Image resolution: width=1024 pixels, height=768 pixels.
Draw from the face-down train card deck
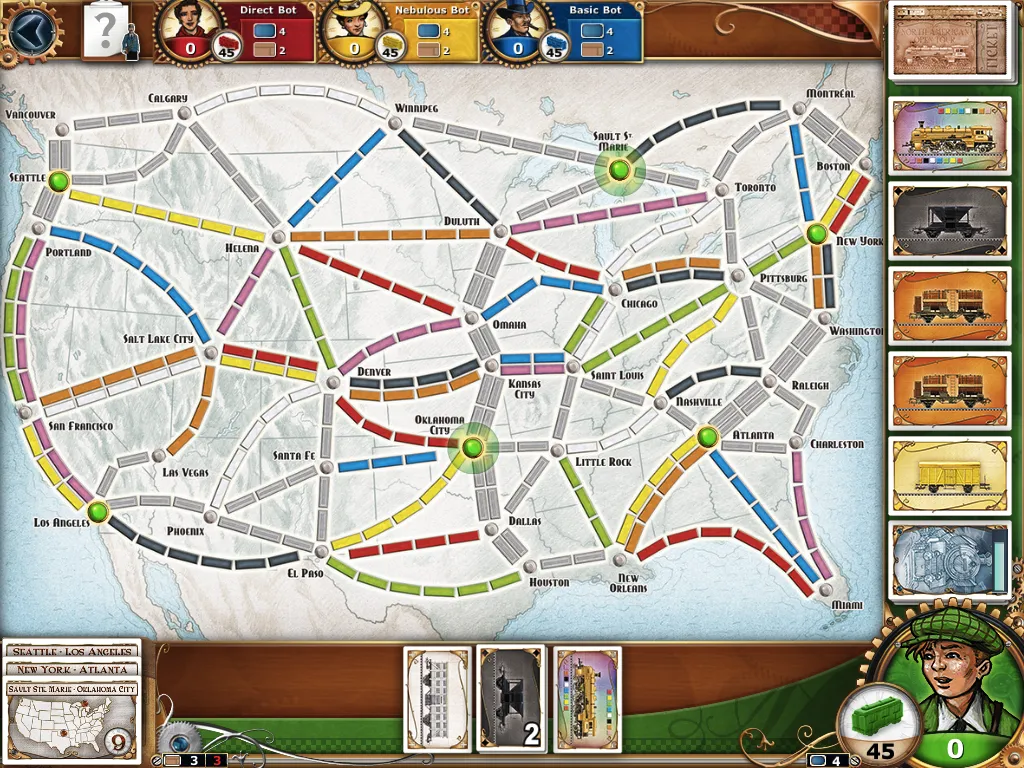click(949, 562)
